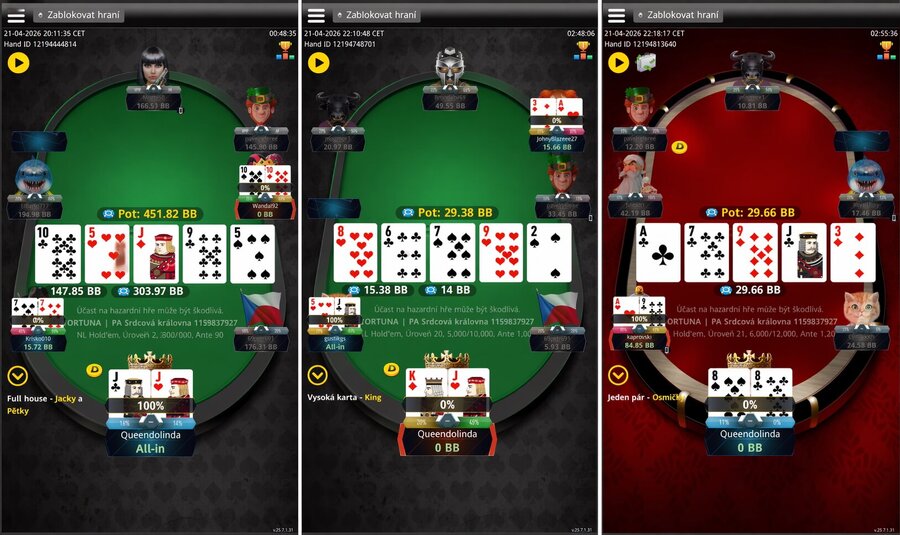This screenshot has height=535, width=900.
Task: Start replay playback on the red table
Action: tap(618, 63)
